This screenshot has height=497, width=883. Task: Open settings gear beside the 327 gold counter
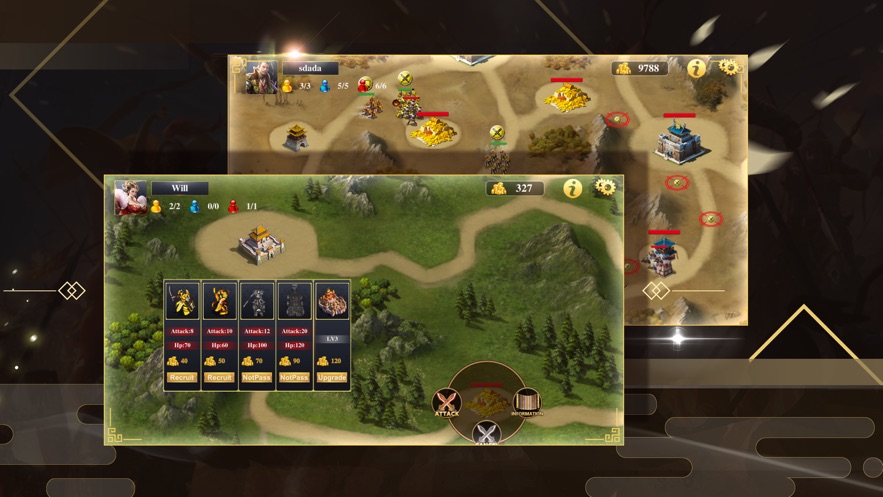[x=604, y=187]
